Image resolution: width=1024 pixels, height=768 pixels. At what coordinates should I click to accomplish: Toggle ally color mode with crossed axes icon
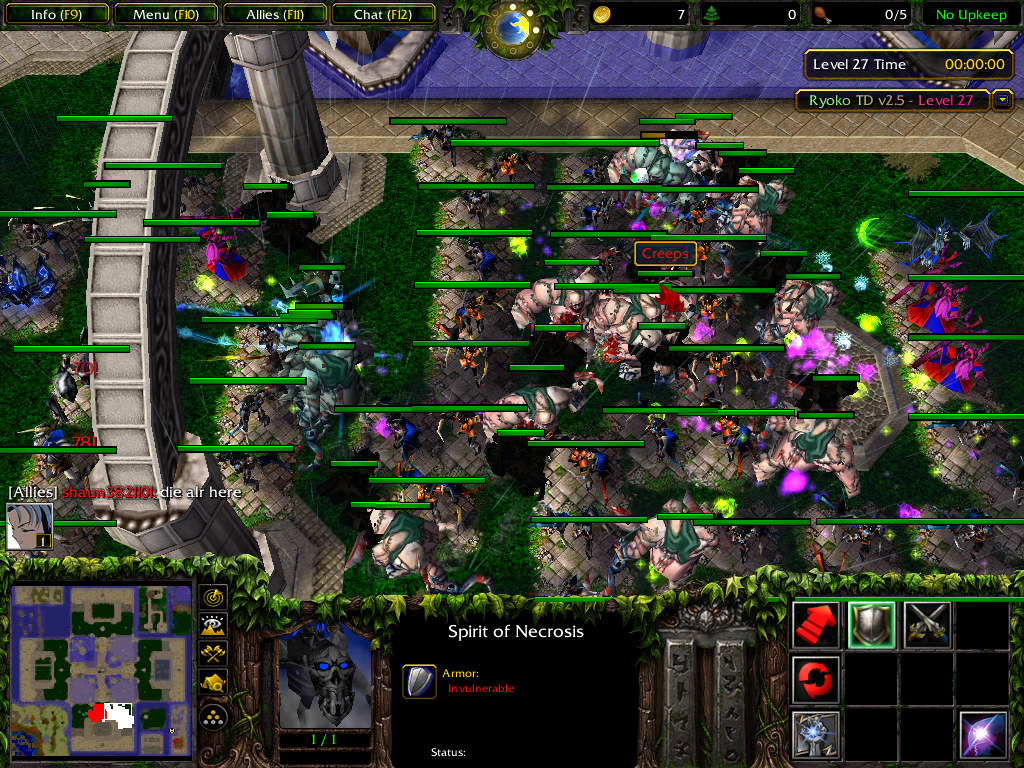214,654
